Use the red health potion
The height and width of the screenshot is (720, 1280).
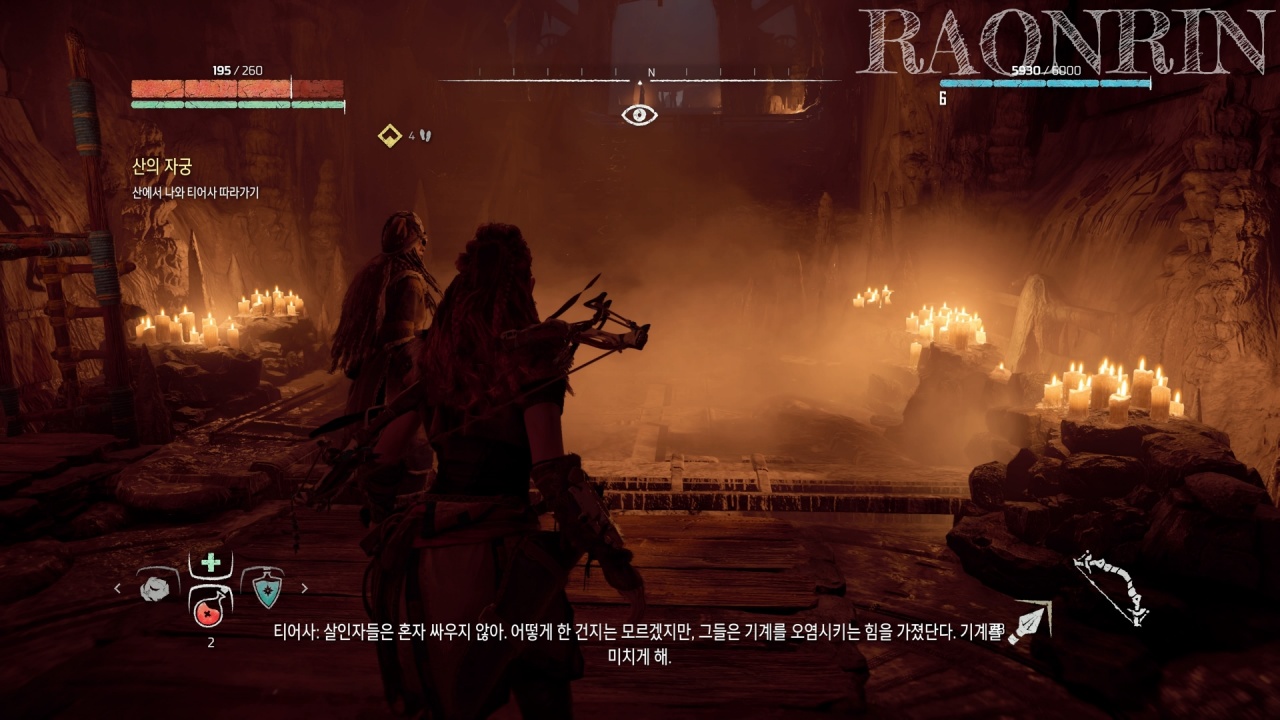coord(210,607)
